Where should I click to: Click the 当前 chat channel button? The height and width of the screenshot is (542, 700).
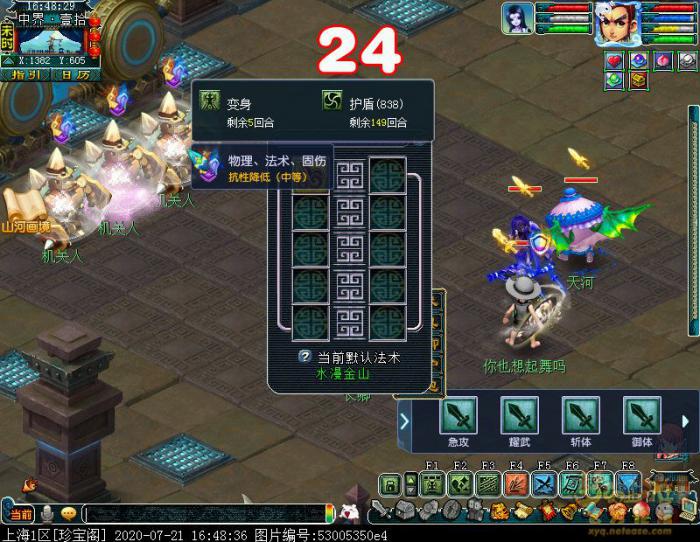tap(21, 514)
